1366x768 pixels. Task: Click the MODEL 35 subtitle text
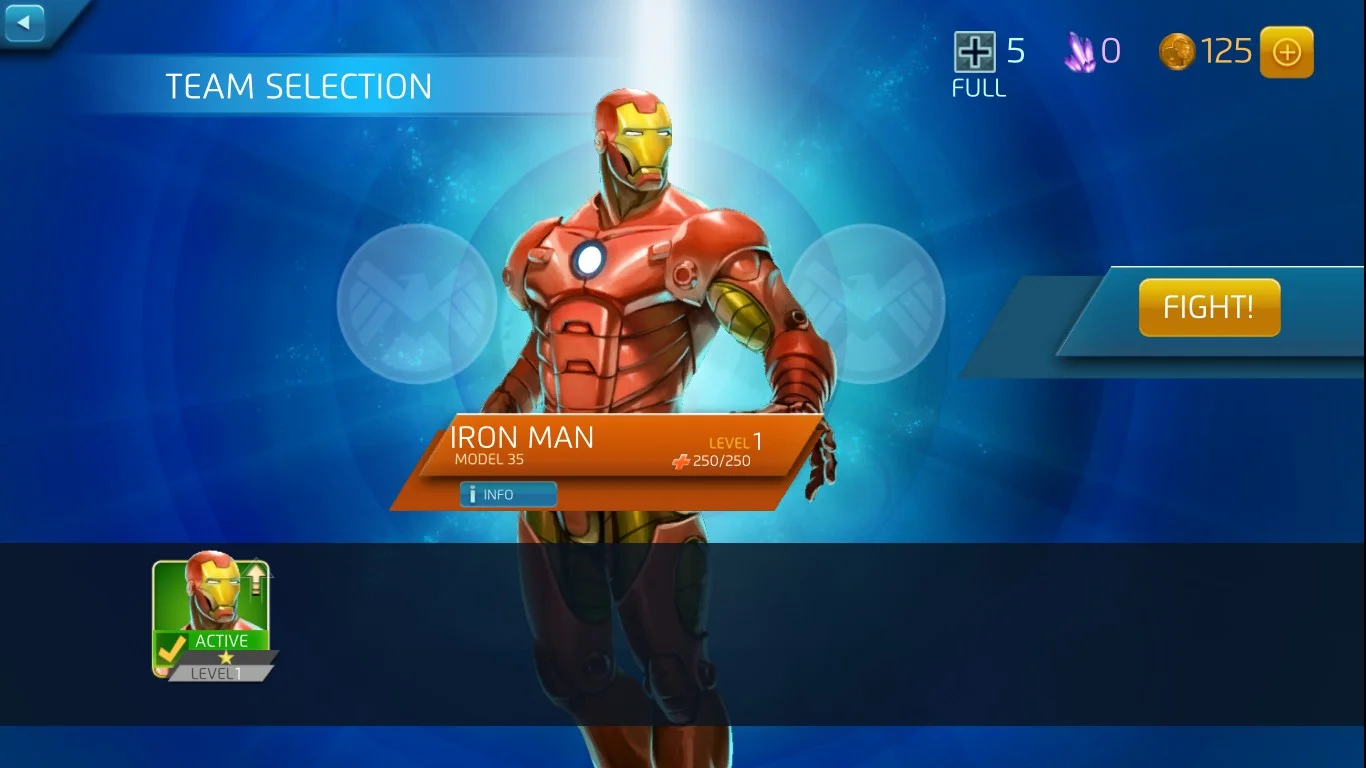[488, 459]
